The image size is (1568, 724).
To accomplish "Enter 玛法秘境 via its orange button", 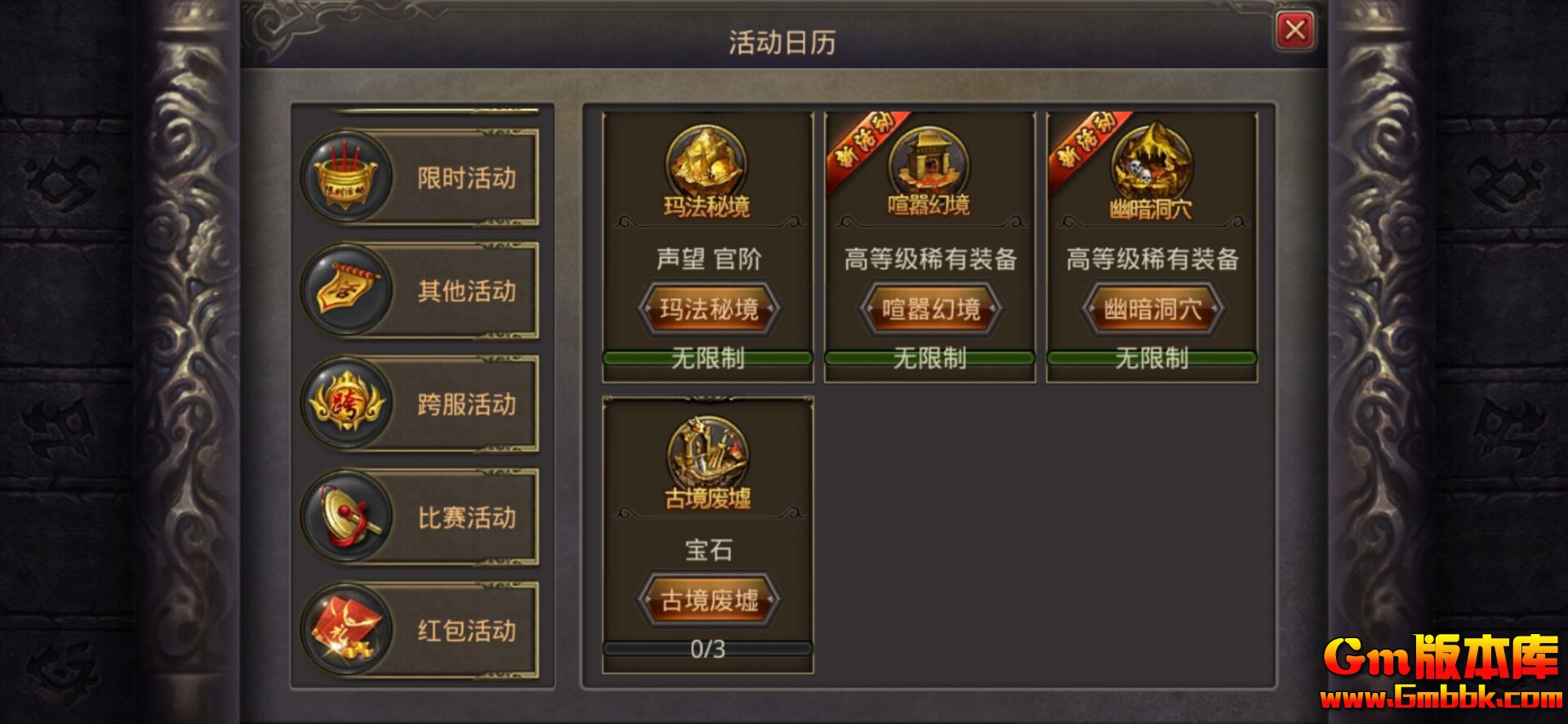I will point(707,310).
